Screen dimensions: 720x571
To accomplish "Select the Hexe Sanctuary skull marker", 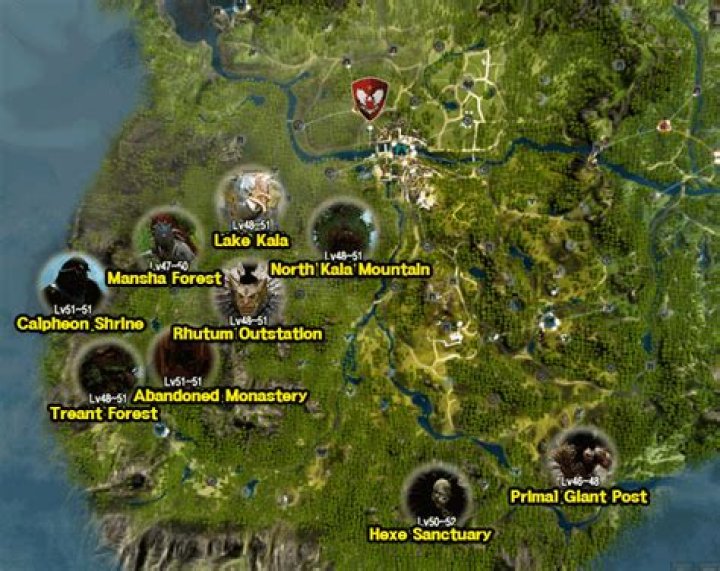I will pos(438,496).
